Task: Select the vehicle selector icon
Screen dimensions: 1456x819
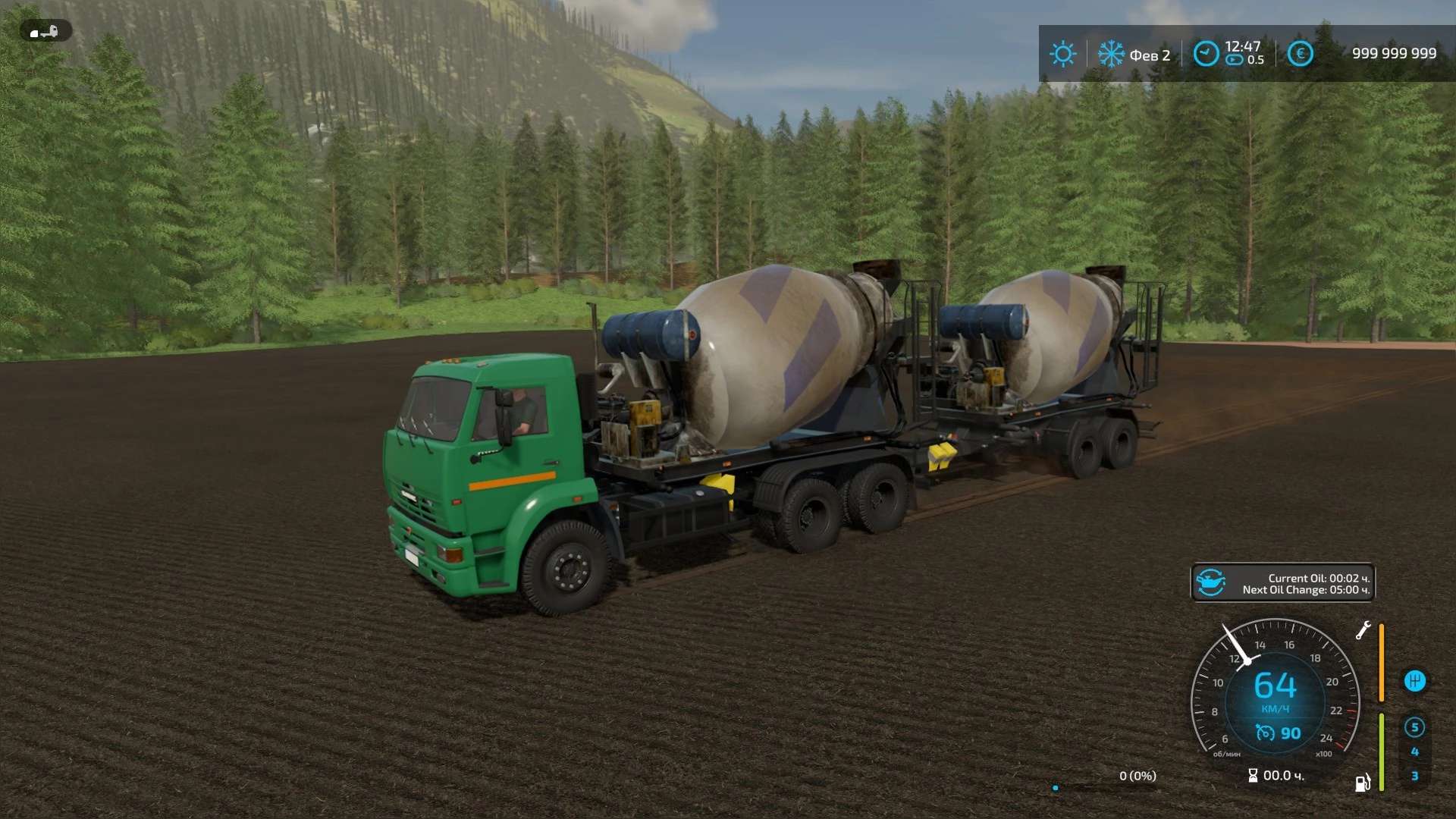Action: point(45,32)
